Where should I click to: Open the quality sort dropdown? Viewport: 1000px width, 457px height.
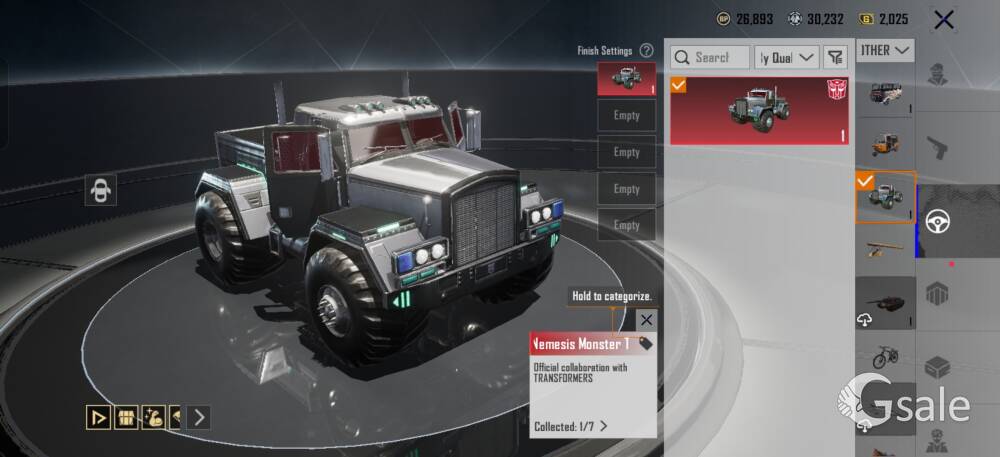pyautogui.click(x=787, y=57)
